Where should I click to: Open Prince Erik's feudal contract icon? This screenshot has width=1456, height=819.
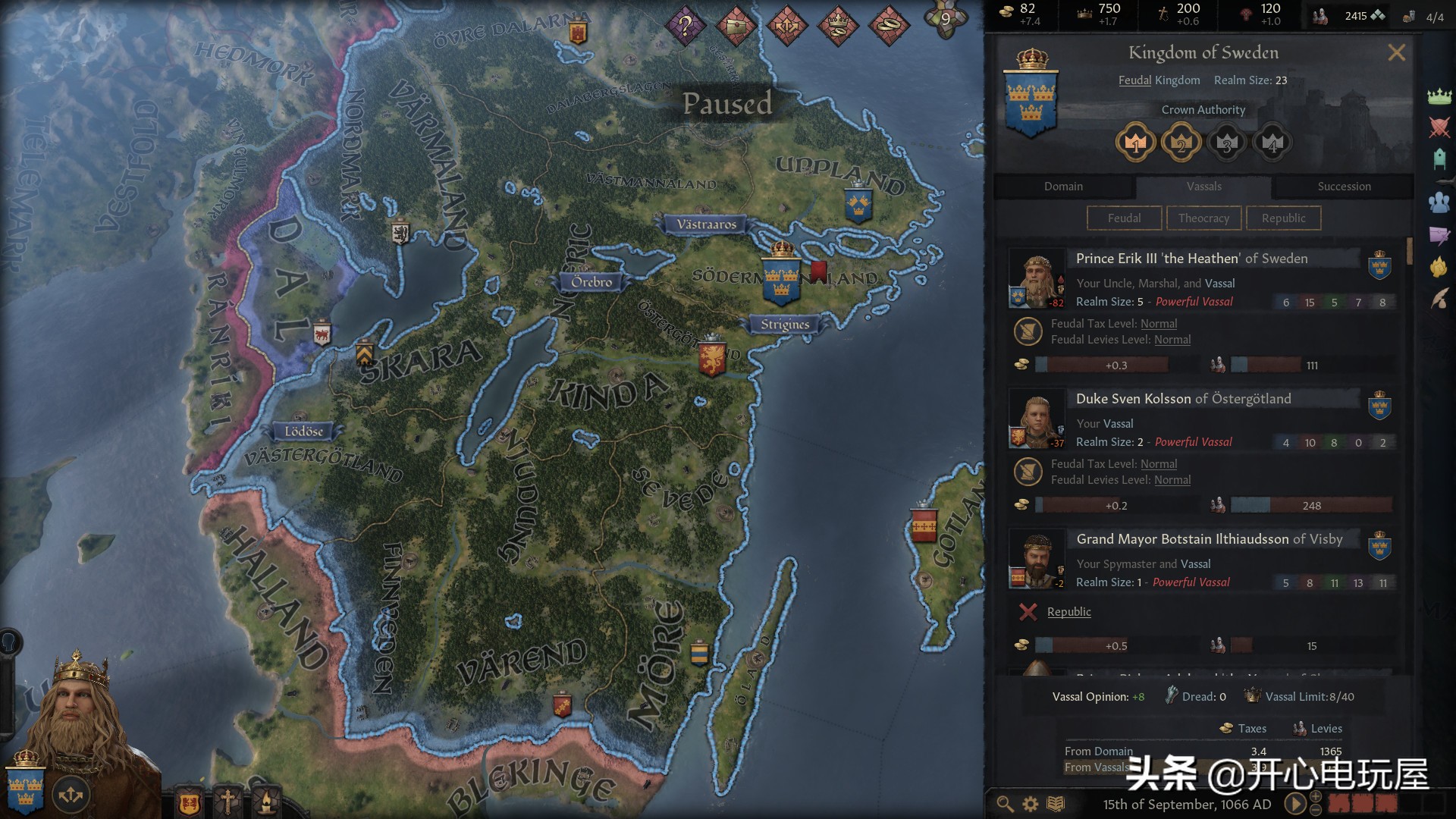(1028, 331)
